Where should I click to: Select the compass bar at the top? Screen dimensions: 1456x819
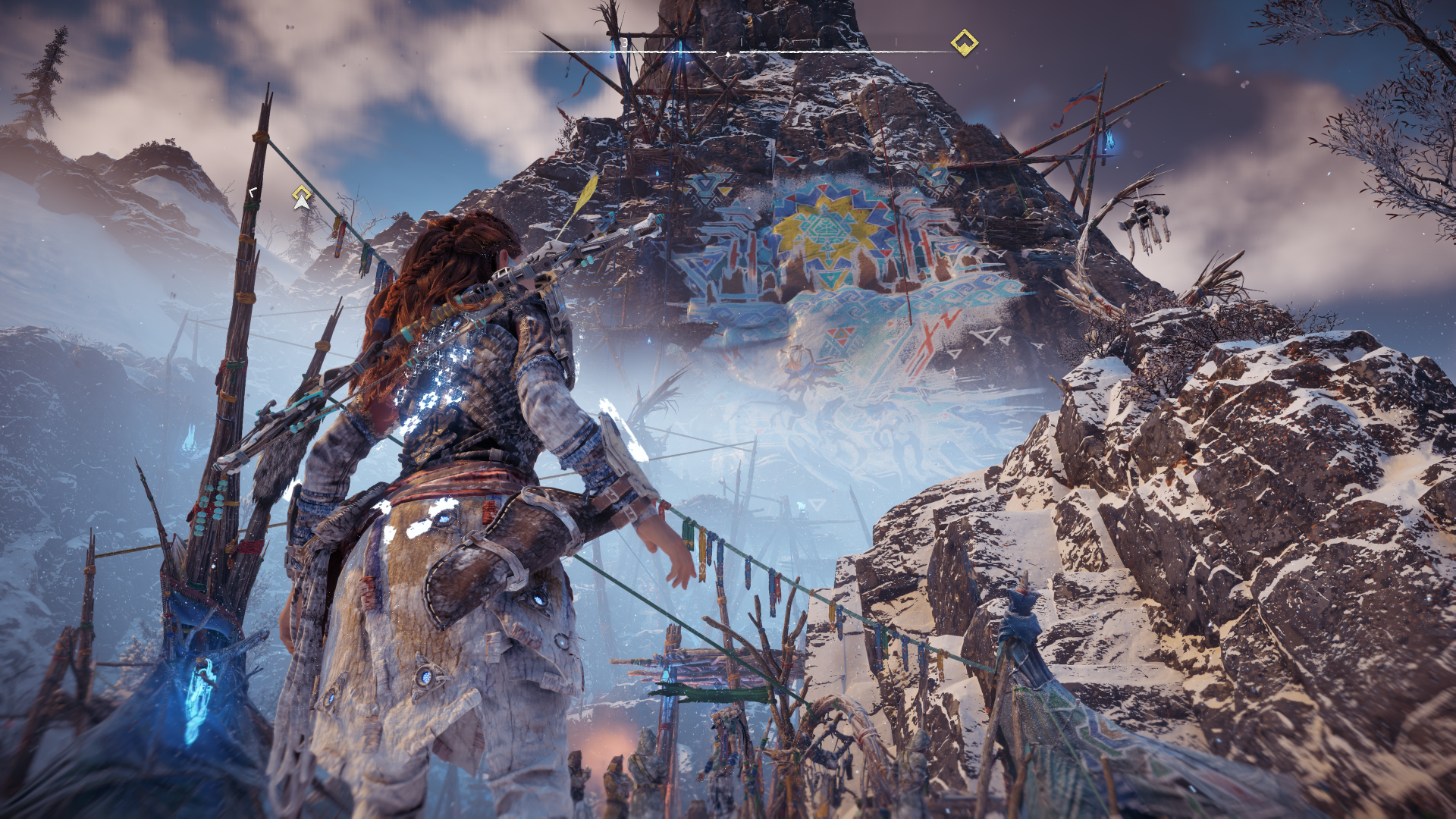pyautogui.click(x=726, y=52)
